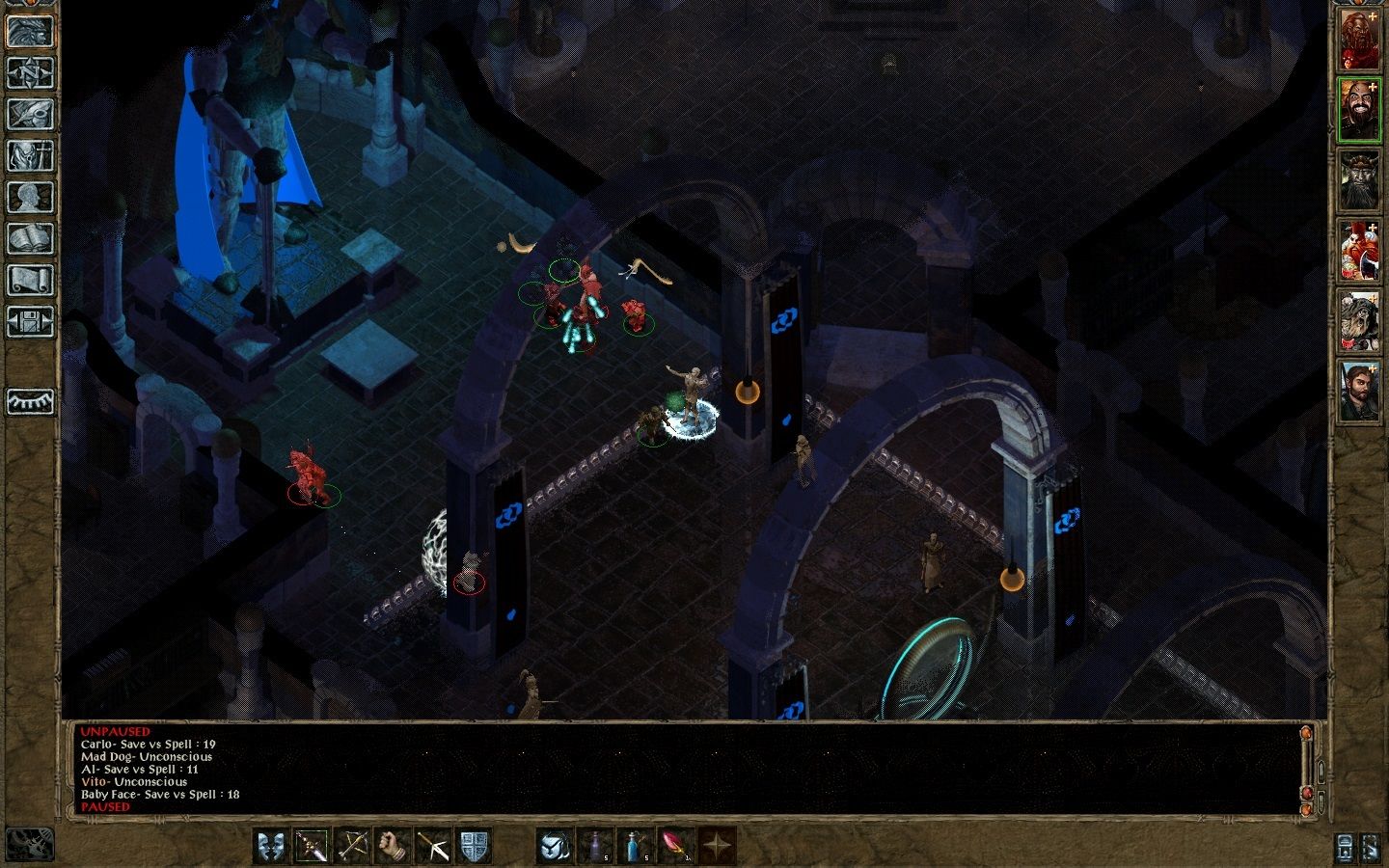This screenshot has width=1389, height=868.
Task: Use the purple quick potion slot
Action: pos(596,844)
